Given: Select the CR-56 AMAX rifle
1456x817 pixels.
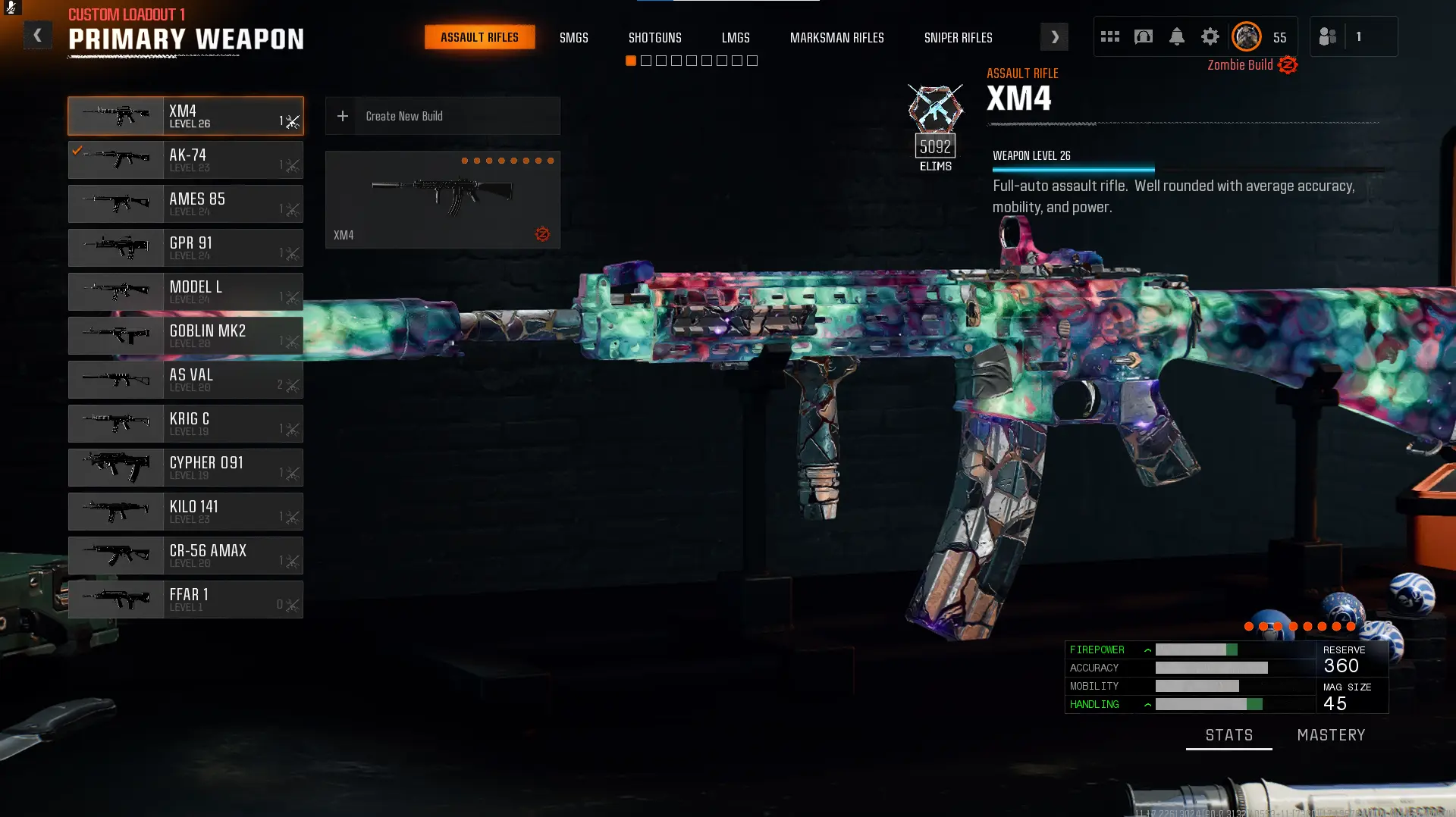Looking at the screenshot, I should point(186,556).
